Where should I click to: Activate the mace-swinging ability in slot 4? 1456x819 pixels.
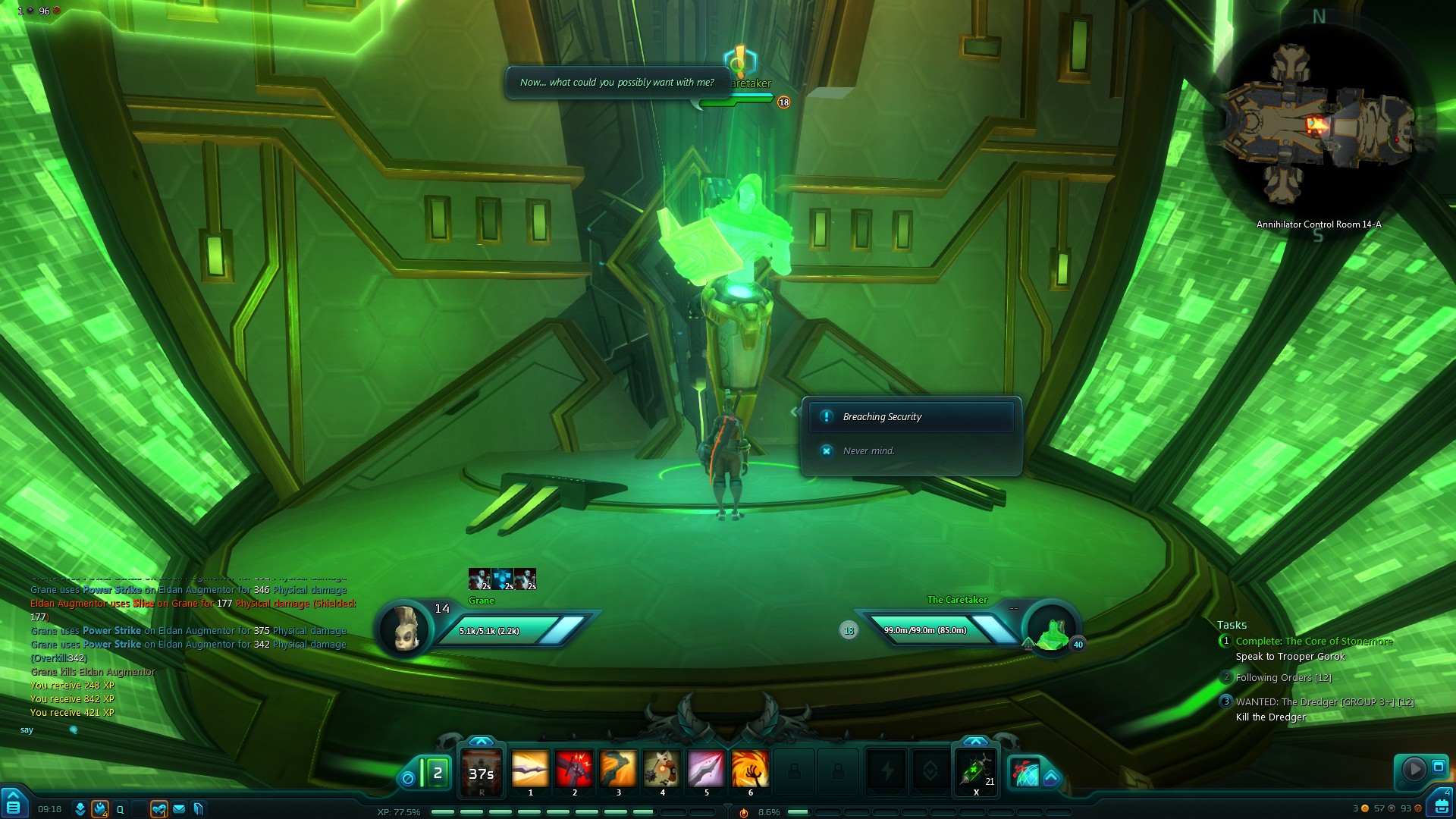coord(662,770)
